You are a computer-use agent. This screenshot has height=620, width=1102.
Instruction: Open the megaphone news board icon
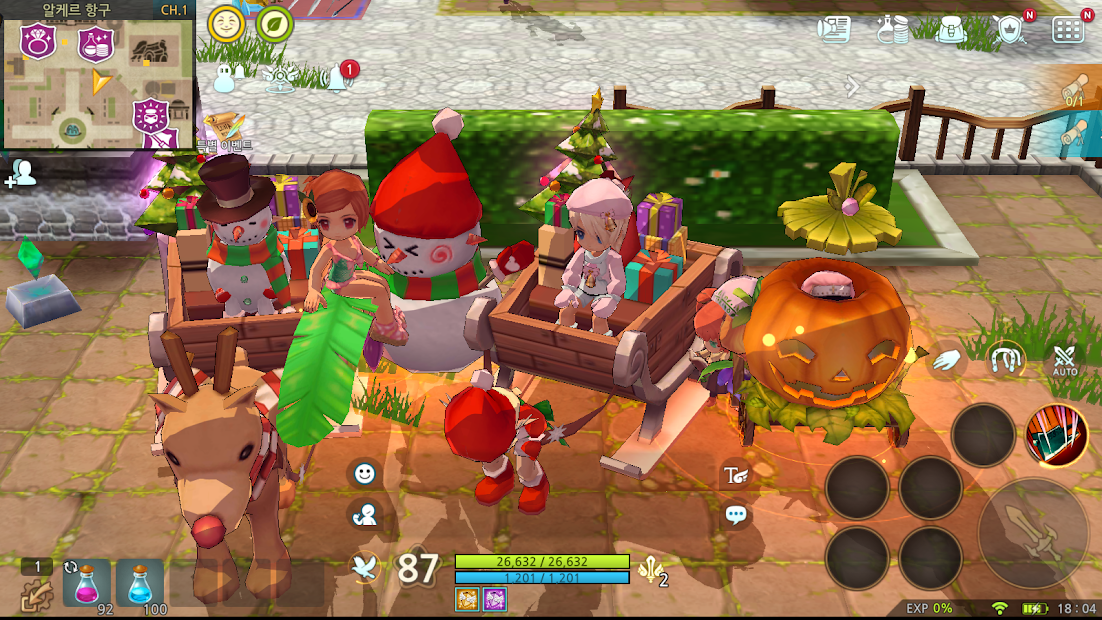pos(833,29)
